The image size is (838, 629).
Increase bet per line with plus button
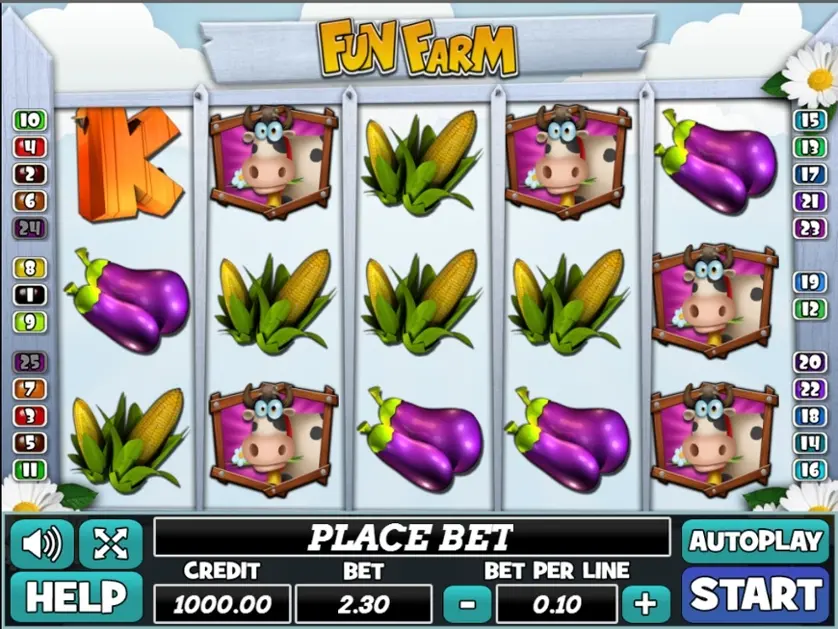pos(646,603)
